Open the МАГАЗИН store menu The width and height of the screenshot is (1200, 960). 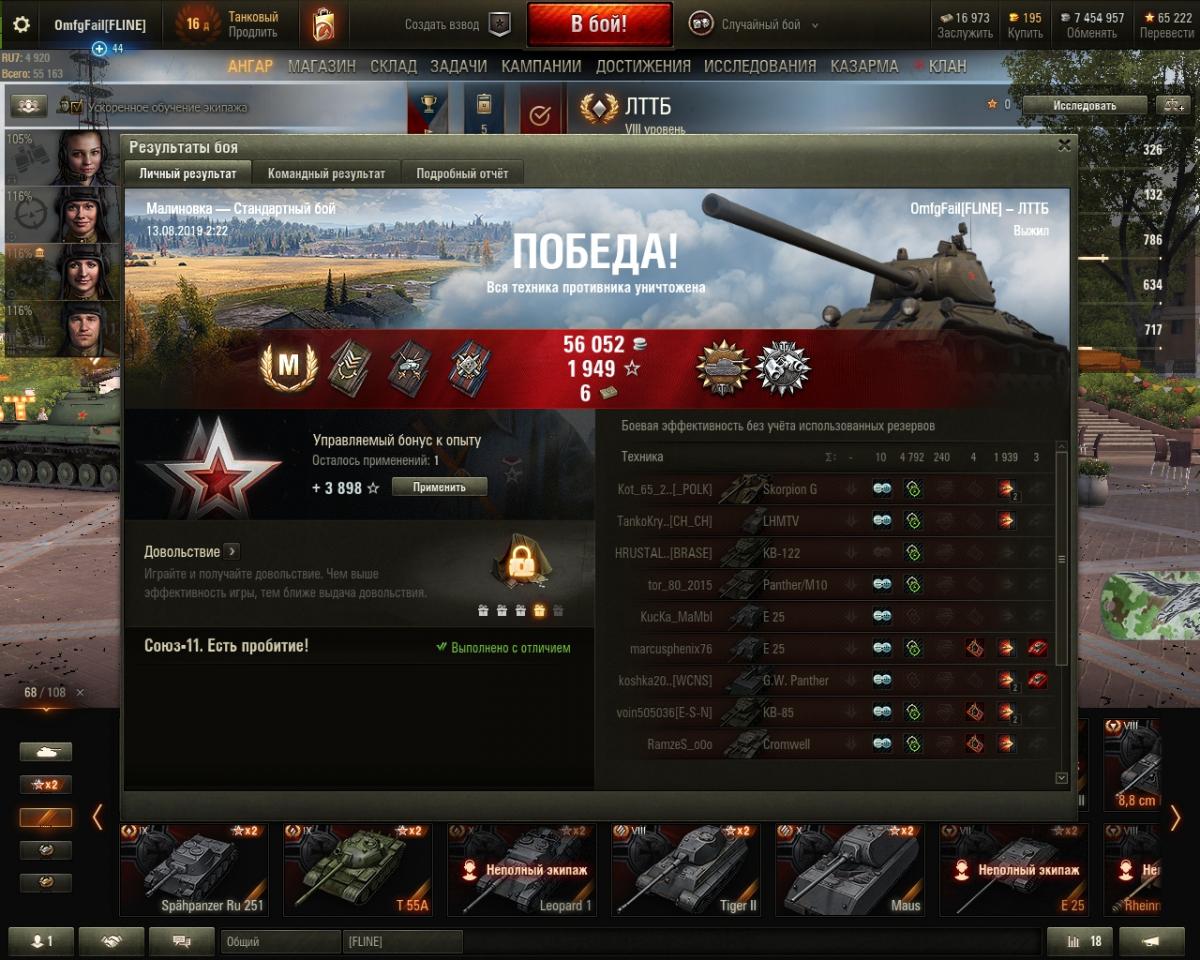click(x=321, y=66)
